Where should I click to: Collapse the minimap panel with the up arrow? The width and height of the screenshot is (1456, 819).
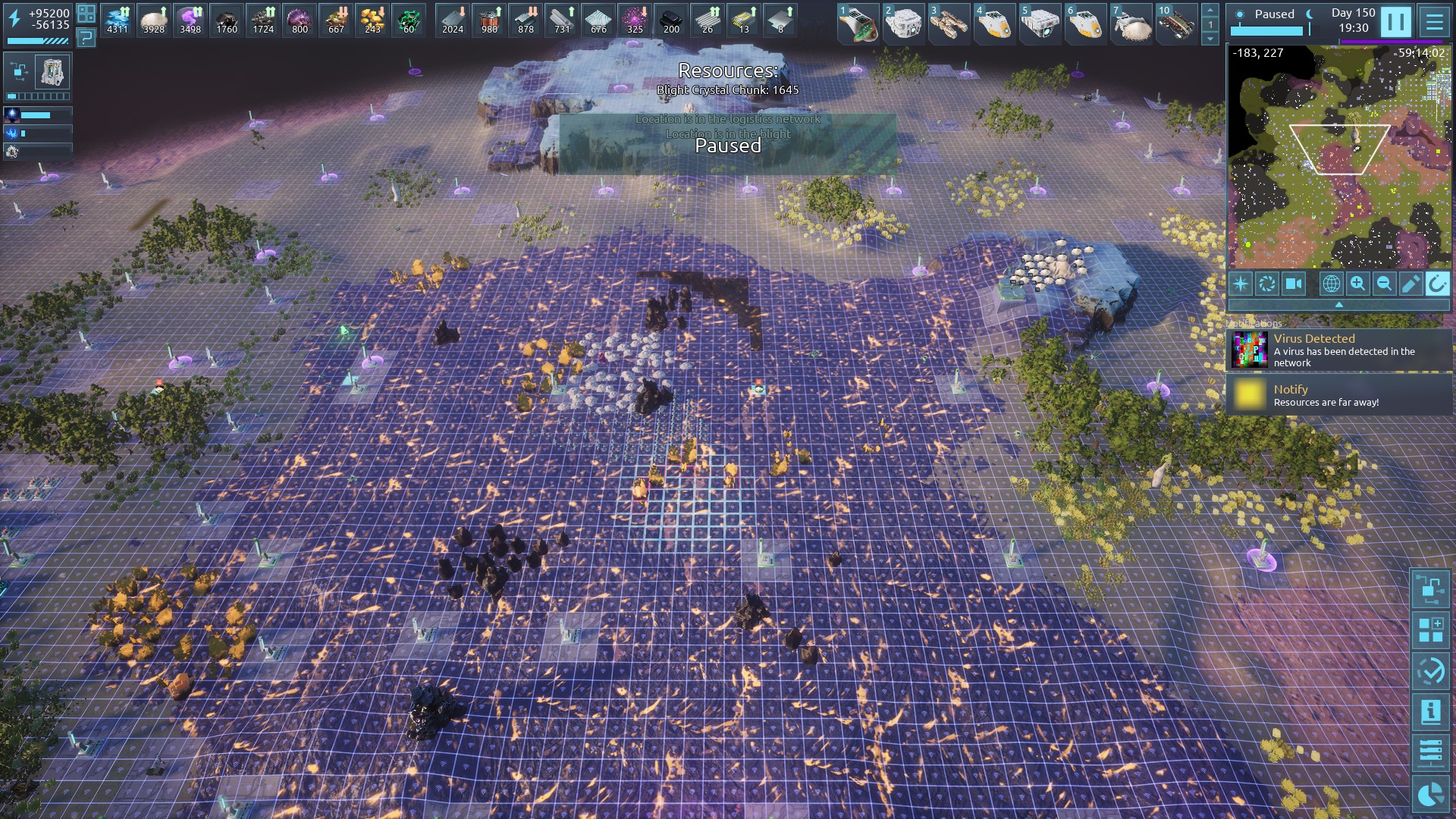[1338, 304]
